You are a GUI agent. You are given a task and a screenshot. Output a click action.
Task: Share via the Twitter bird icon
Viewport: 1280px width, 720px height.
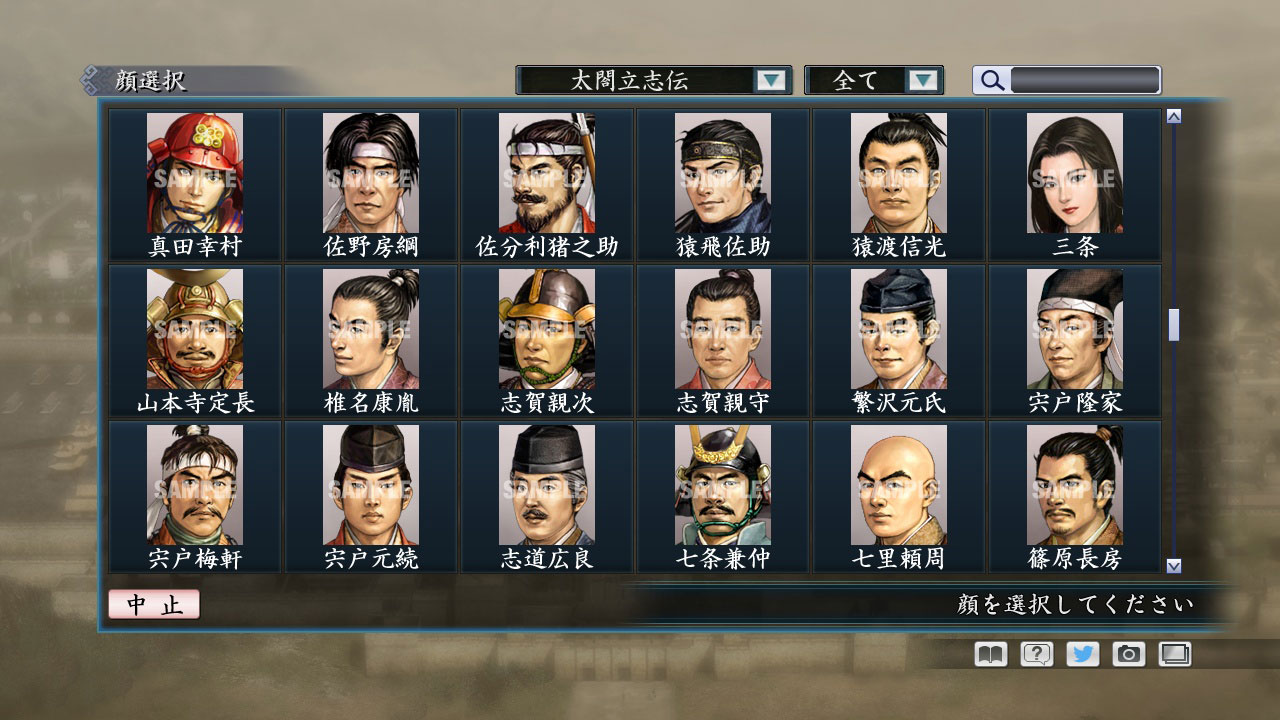coord(1080,654)
